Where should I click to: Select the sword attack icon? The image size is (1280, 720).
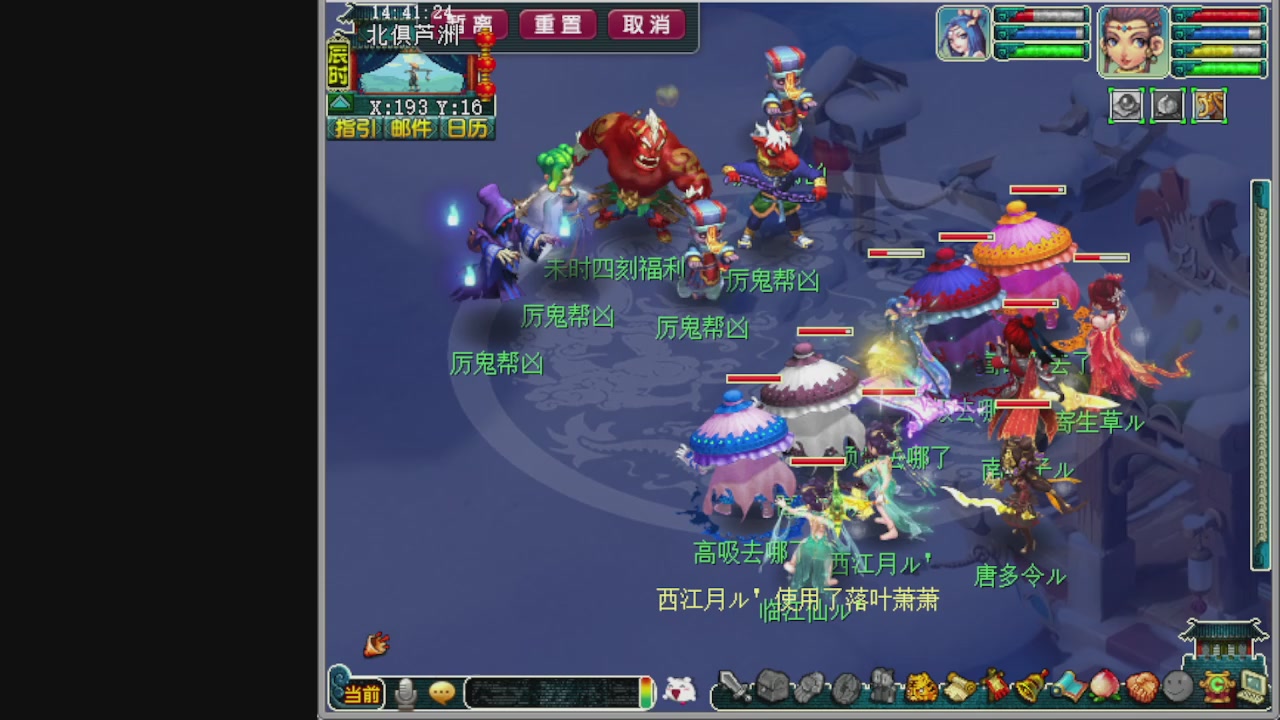pos(734,690)
